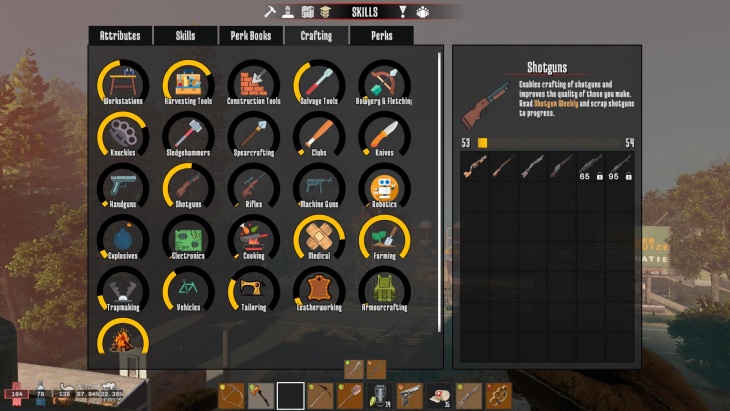The height and width of the screenshot is (411, 730).
Task: Switch to the Attributes tab
Action: pyautogui.click(x=120, y=36)
